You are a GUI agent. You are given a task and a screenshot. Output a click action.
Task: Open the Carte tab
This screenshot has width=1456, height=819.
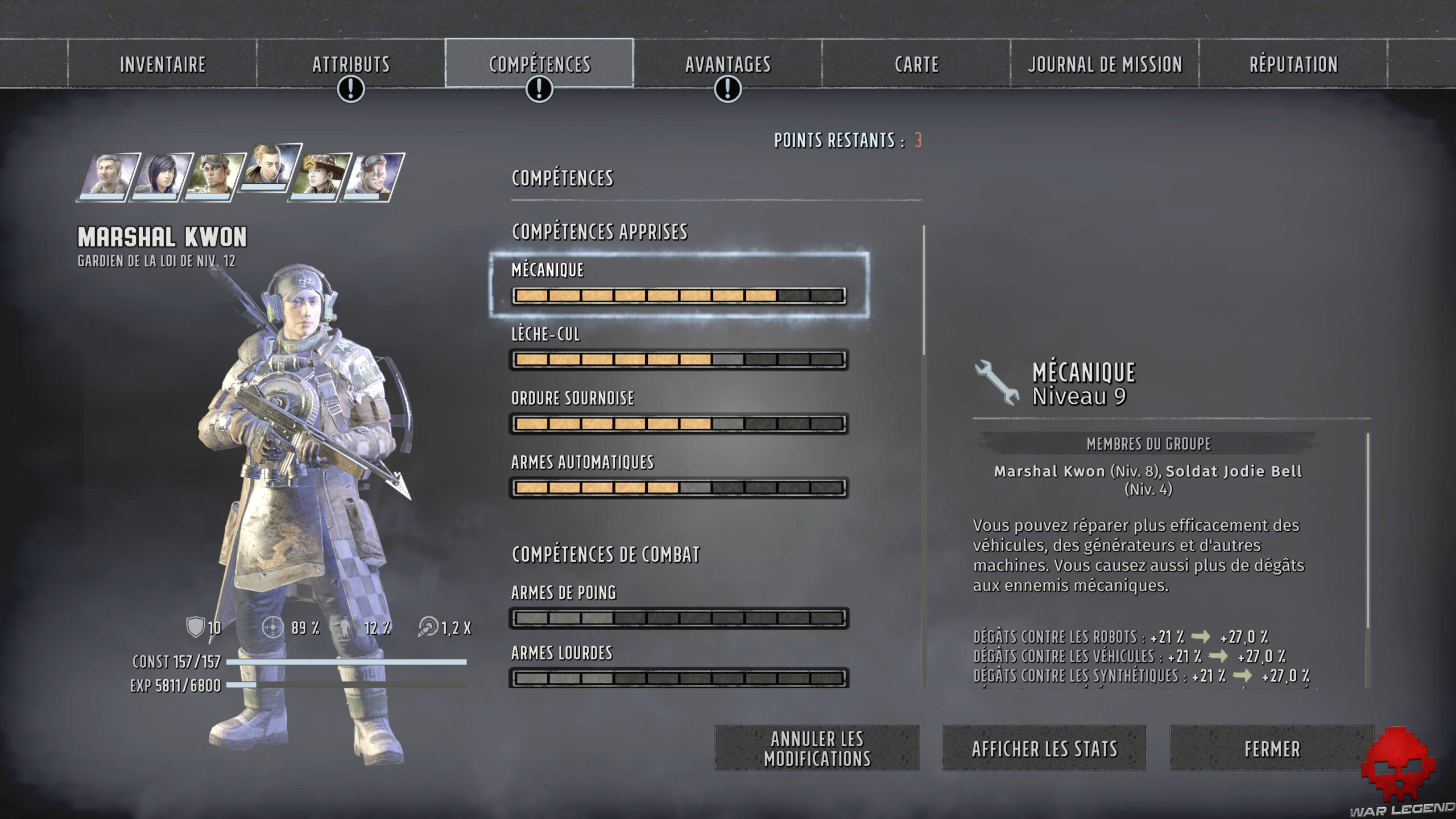[x=916, y=64]
